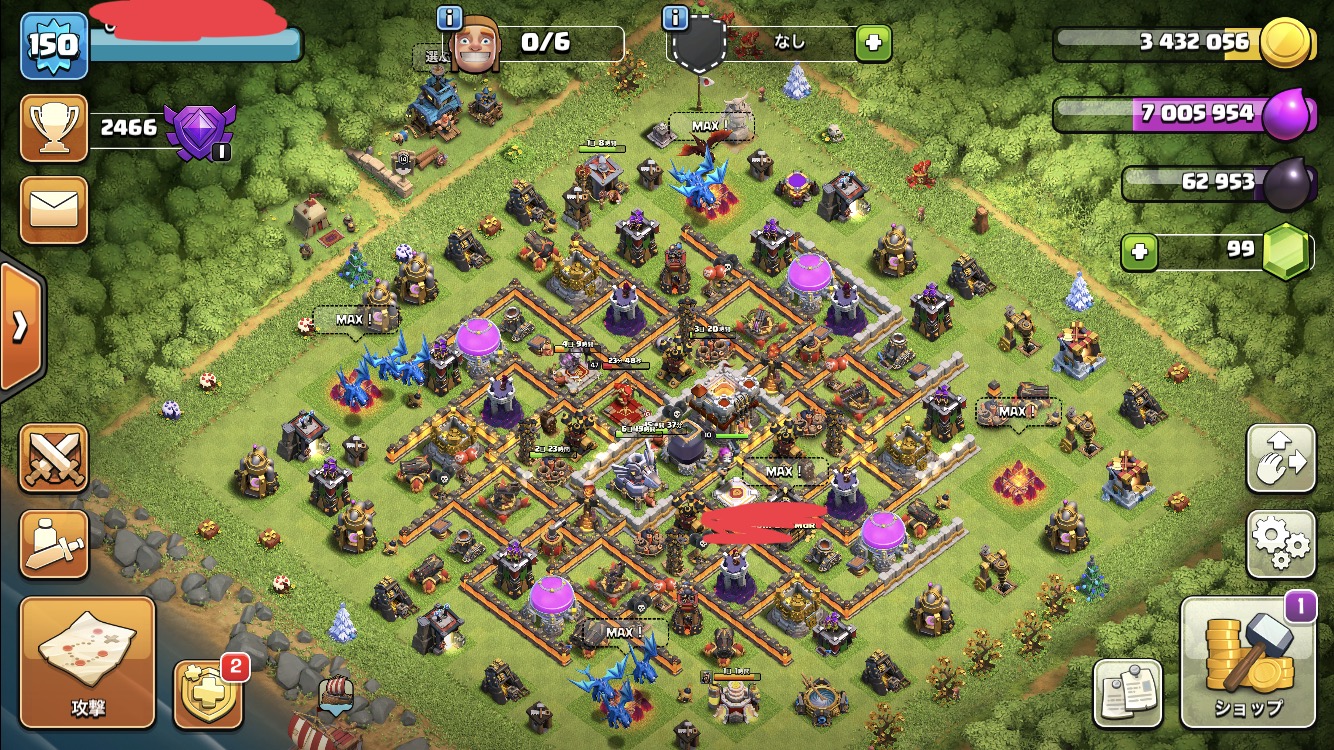Open the gear settings menu
Screen dimensions: 1334x750
pyautogui.click(x=1280, y=543)
